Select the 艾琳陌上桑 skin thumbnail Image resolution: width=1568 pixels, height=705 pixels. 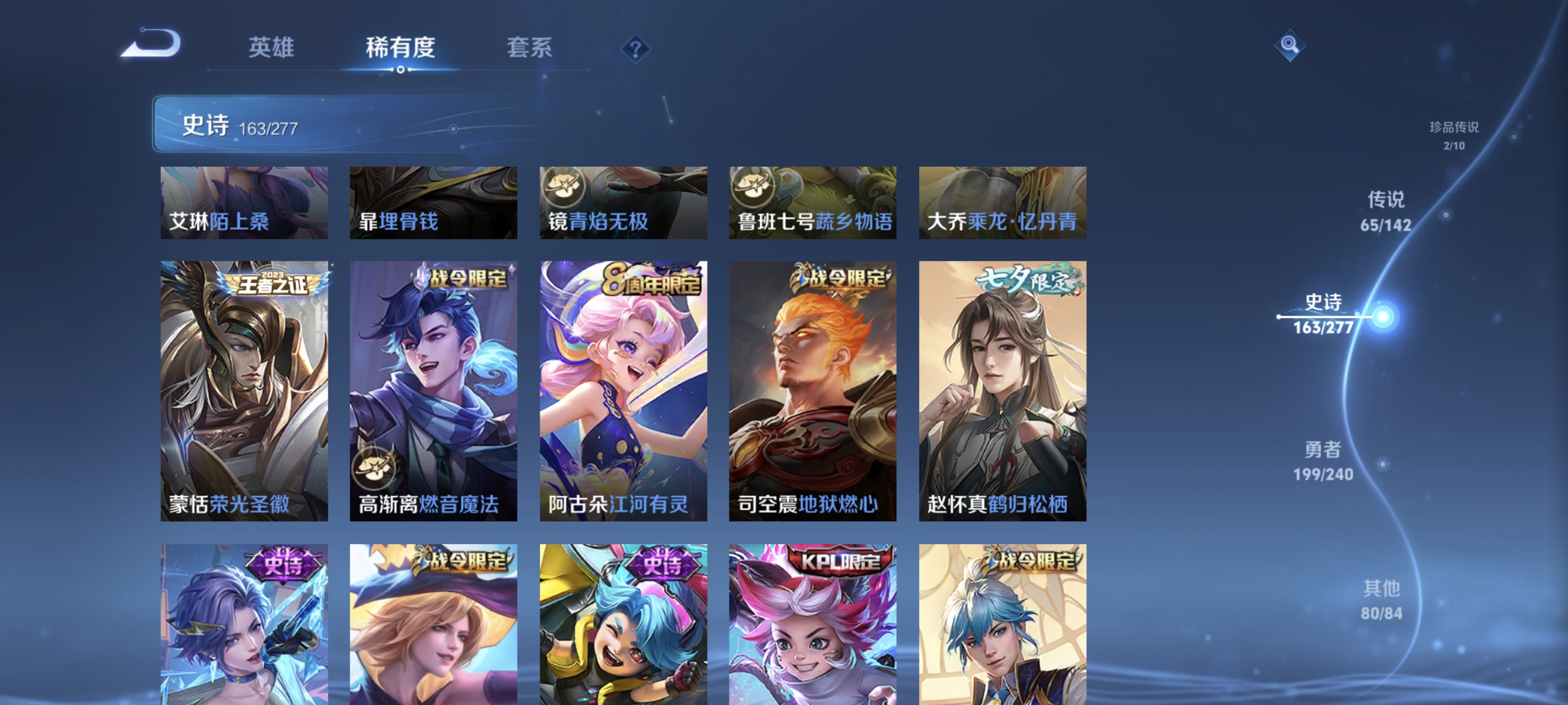click(244, 203)
